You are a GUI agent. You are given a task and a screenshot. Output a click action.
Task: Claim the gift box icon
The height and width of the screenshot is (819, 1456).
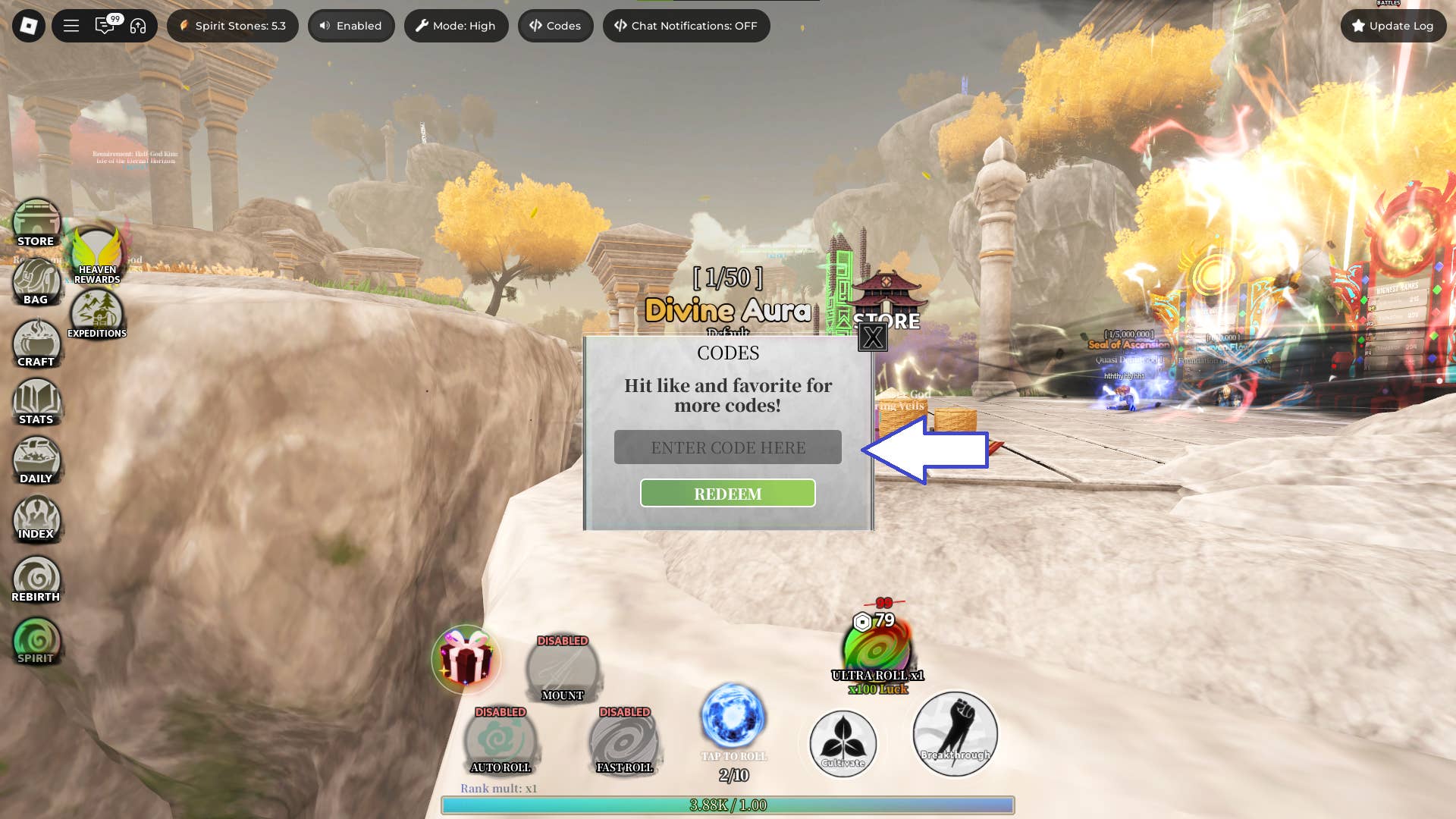[469, 660]
